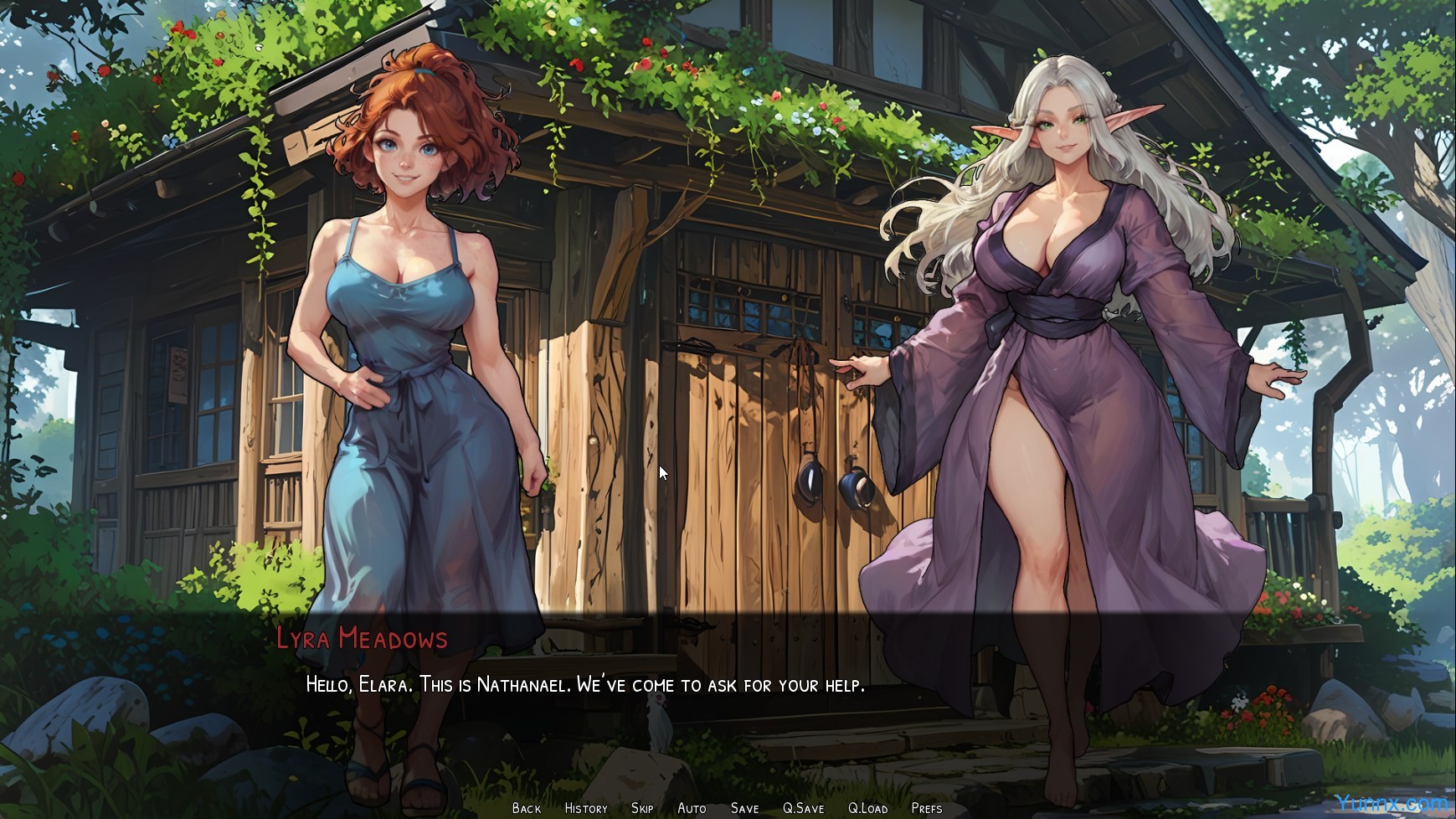Open Prefs settings
Viewport: 1456px width, 819px height.
point(926,808)
